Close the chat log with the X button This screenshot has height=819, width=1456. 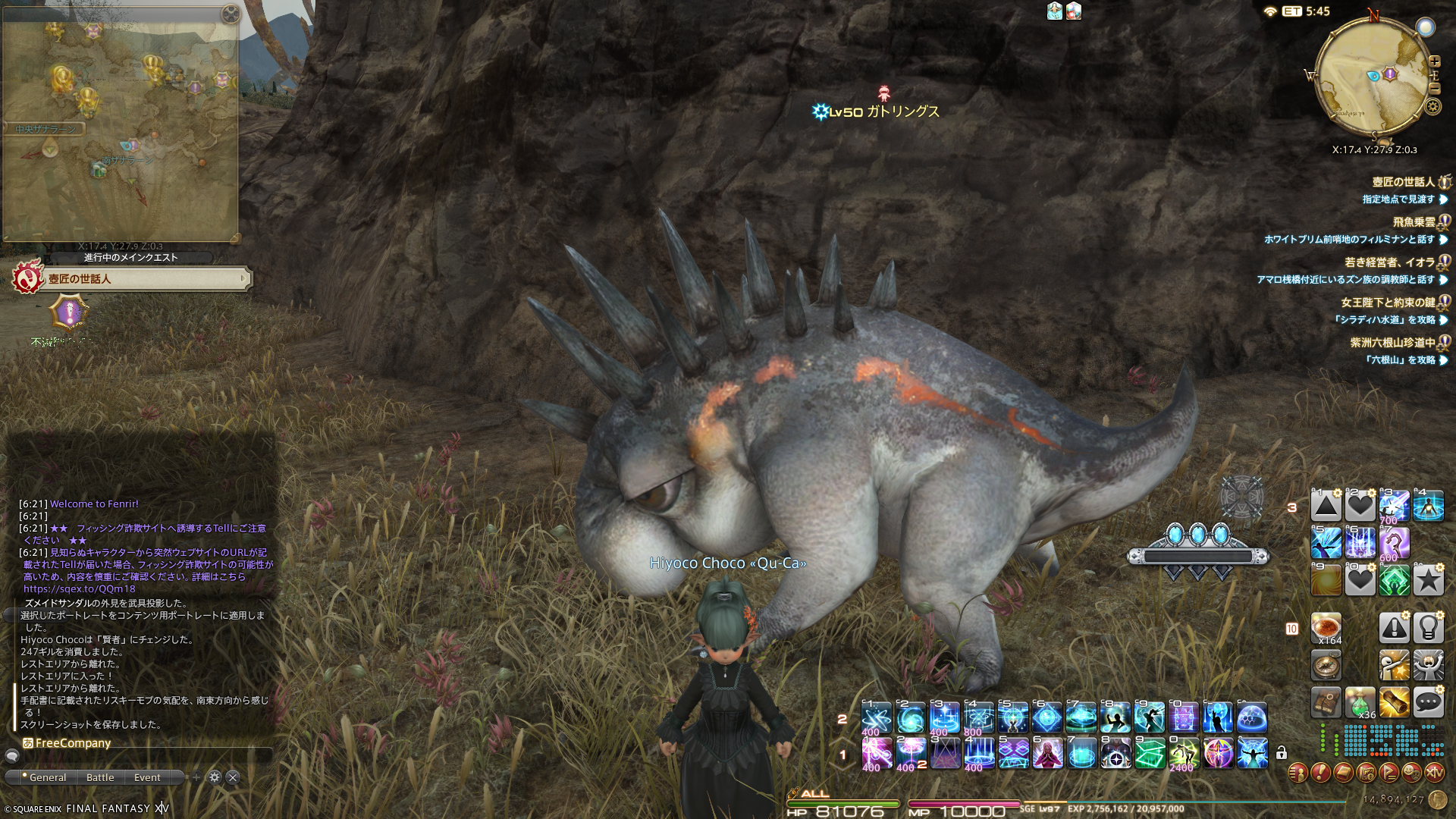234,777
